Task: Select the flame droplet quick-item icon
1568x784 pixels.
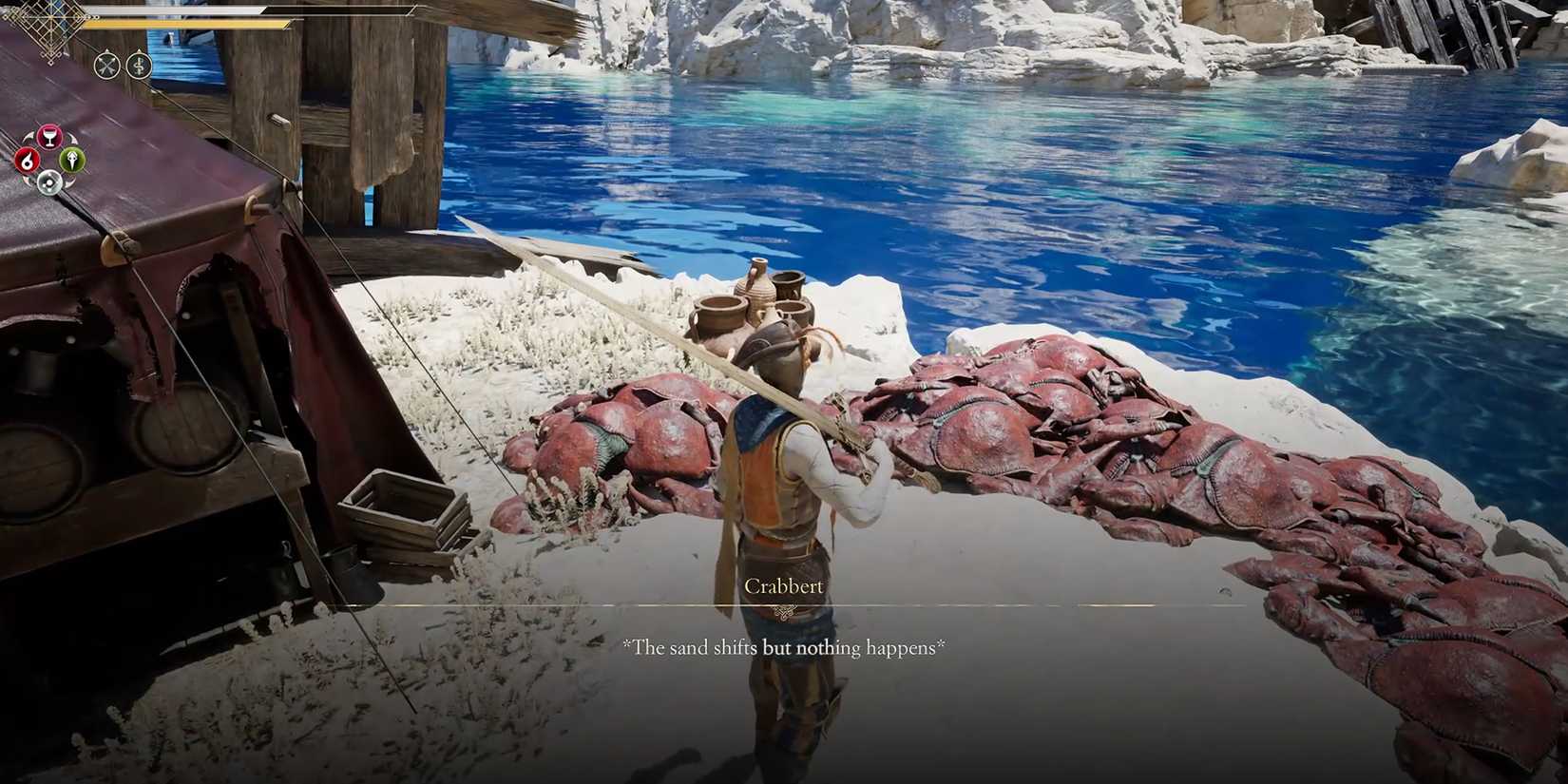Action: pyautogui.click(x=26, y=162)
